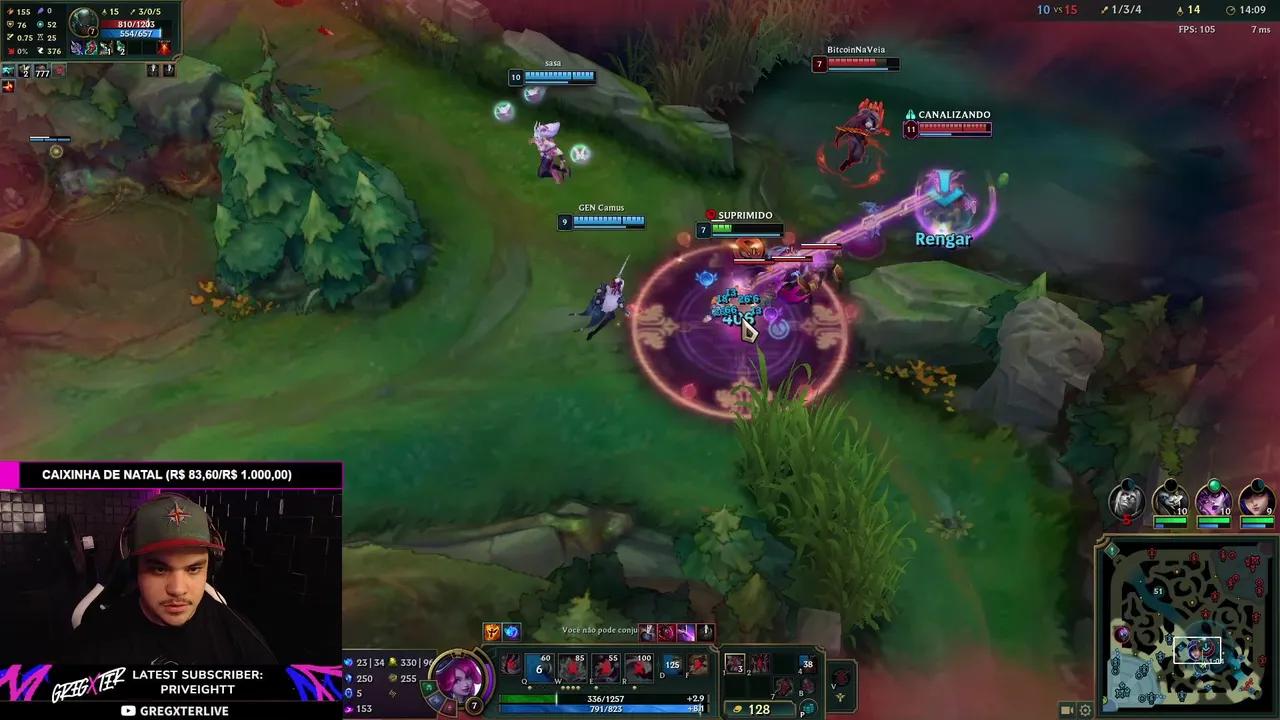Click the item in slot 7
This screenshot has width=1280, height=720.
pos(783,687)
